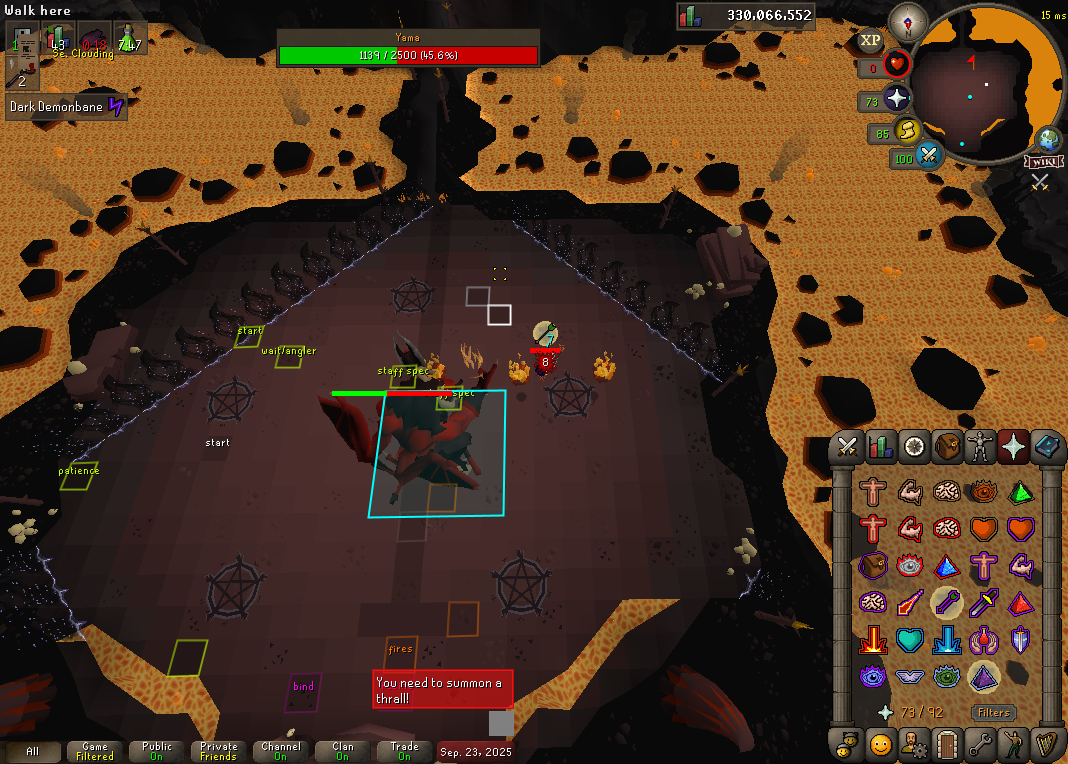Screen dimensions: 1068x764
Task: Open the Logout door tab
Action: [947, 744]
